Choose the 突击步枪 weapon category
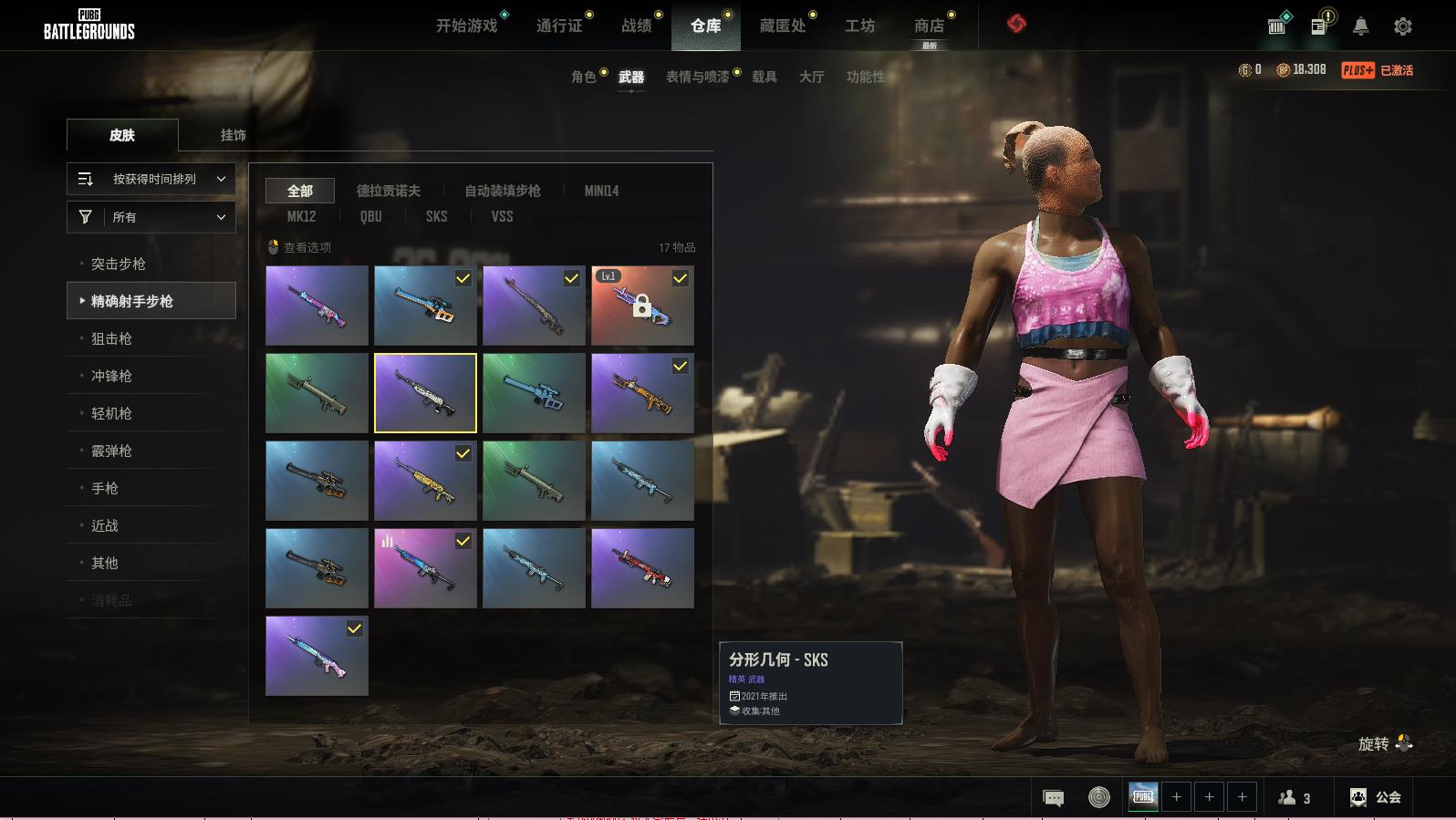Image resolution: width=1456 pixels, height=820 pixels. tap(119, 264)
